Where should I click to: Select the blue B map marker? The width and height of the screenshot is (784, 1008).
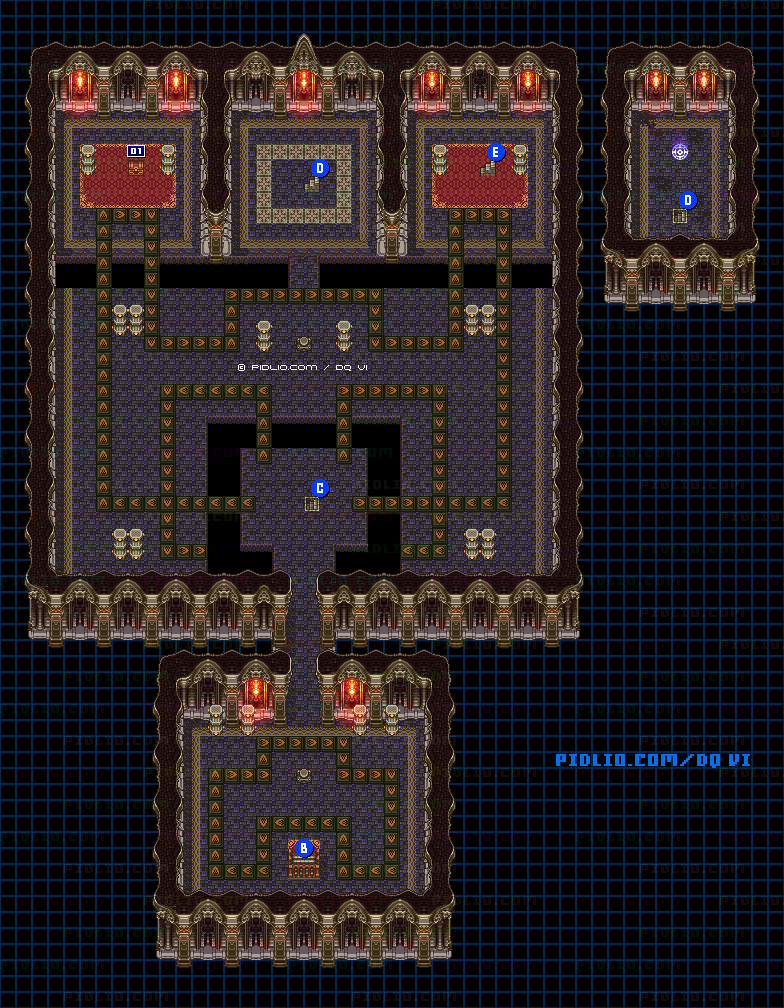(304, 848)
